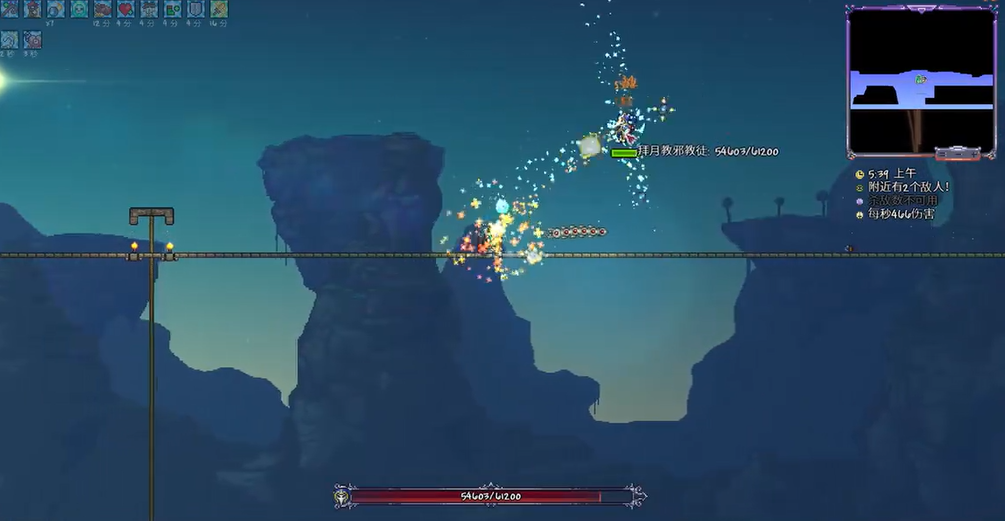Screen dimensions: 1005x521
Task: Click the shield Ironskin buff icon
Action: tap(195, 9)
